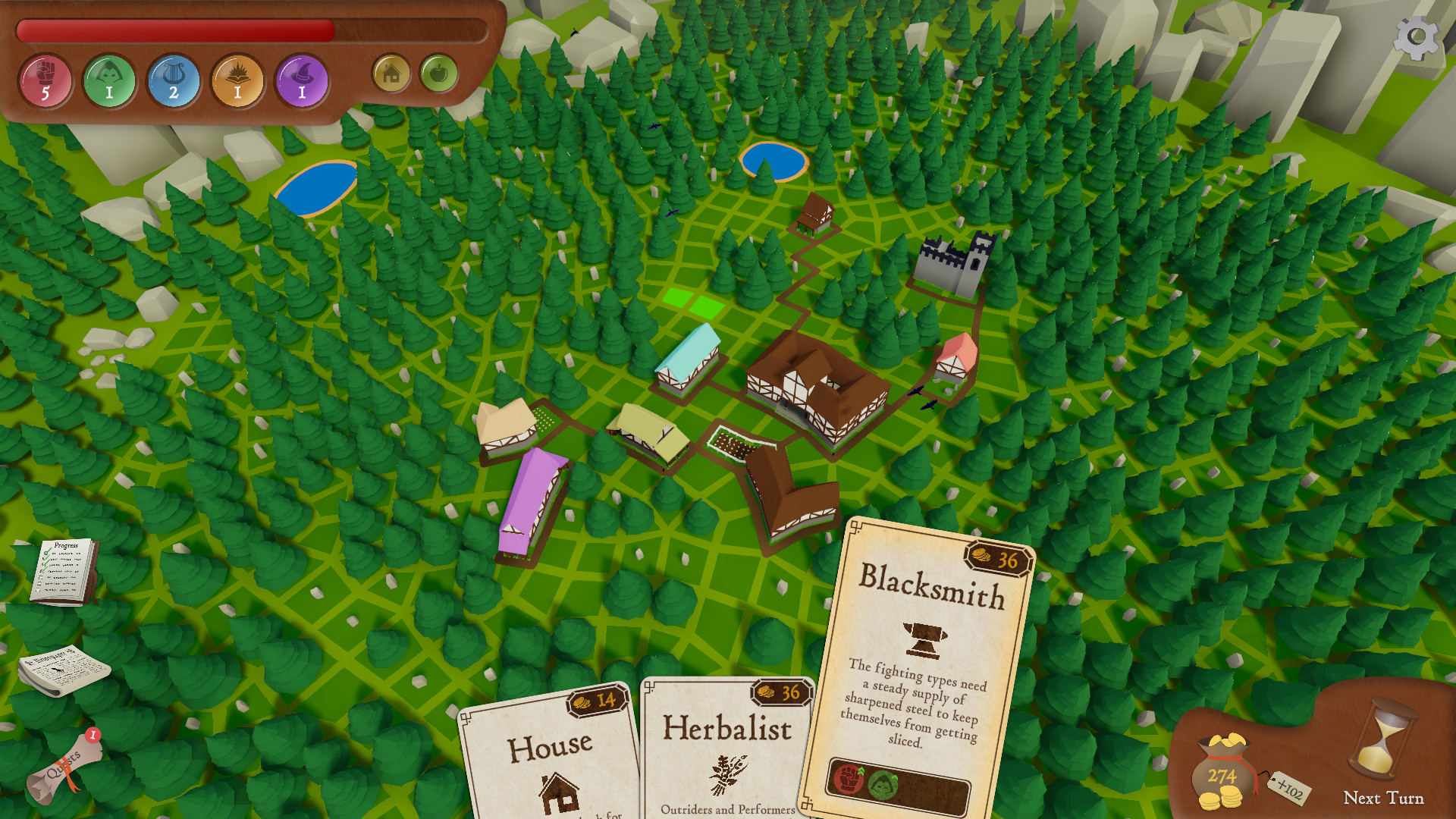Screen dimensions: 1456x819
Task: Pick the House card
Action: click(x=550, y=758)
